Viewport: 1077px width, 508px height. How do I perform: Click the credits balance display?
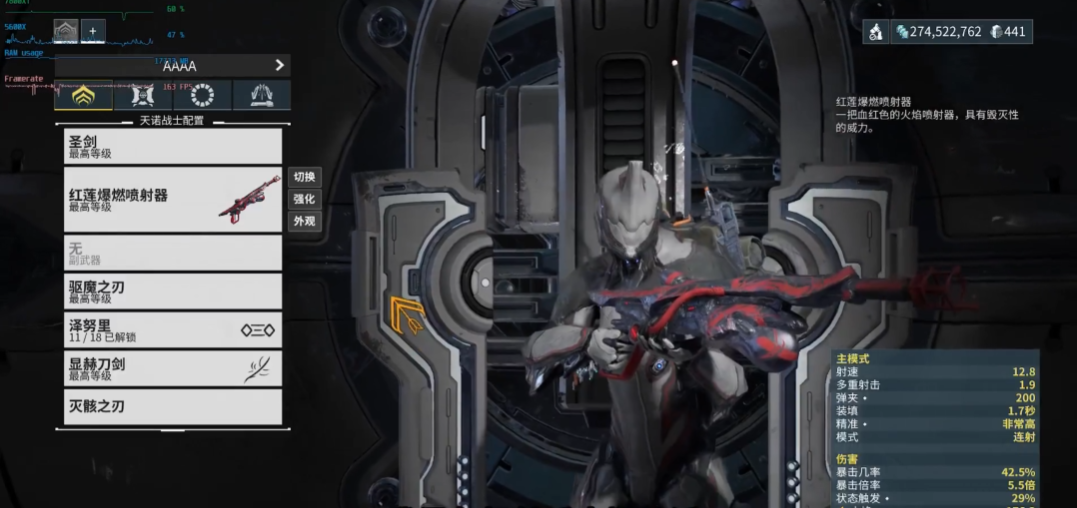click(937, 32)
